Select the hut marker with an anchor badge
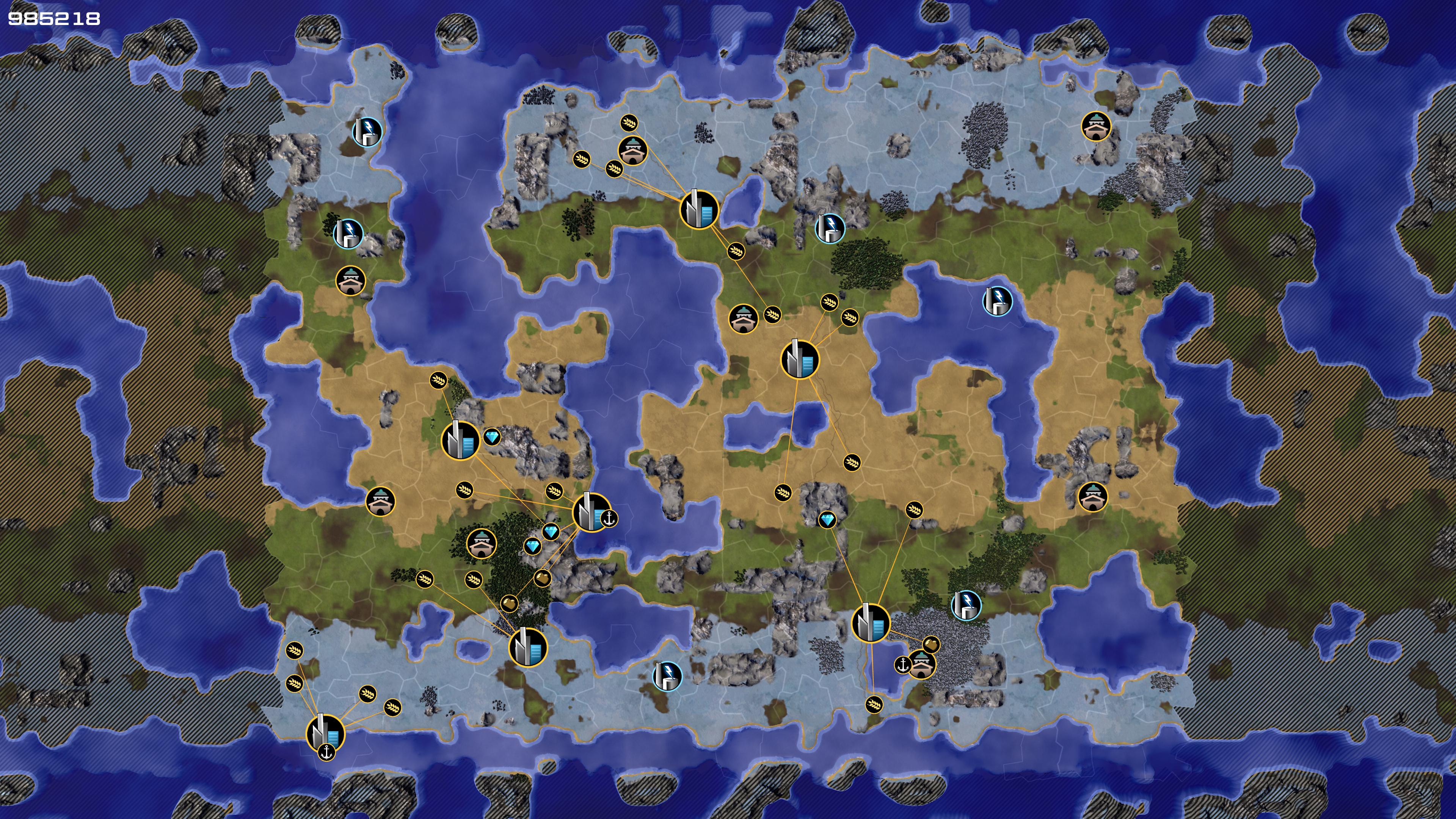Screen dimensions: 1456x819 click(922, 664)
